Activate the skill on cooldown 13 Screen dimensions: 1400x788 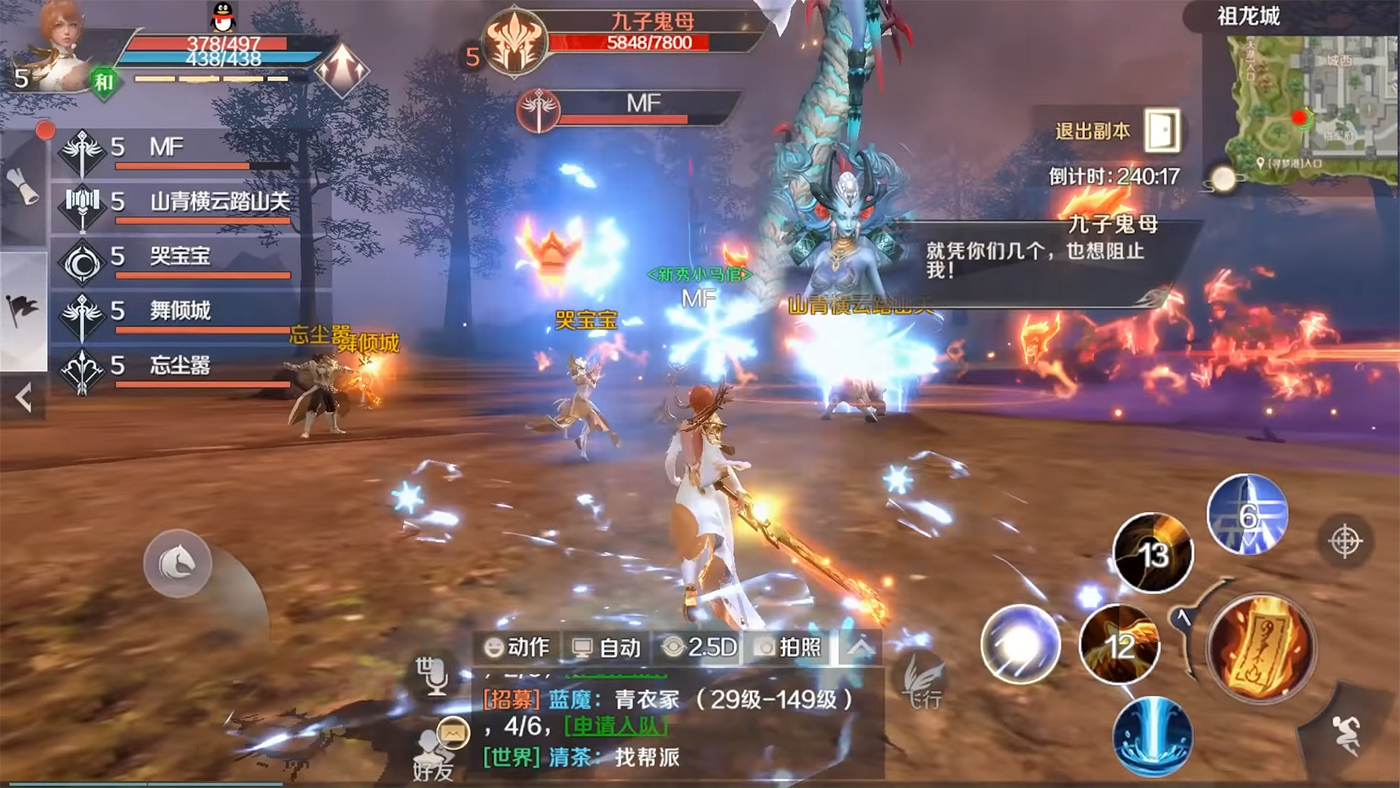(1153, 553)
